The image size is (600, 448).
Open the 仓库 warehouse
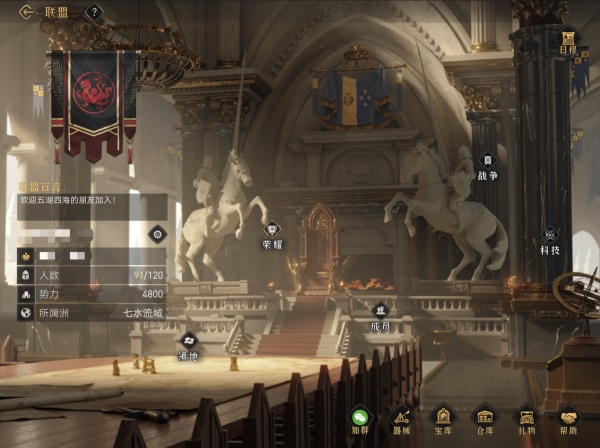pyautogui.click(x=484, y=420)
